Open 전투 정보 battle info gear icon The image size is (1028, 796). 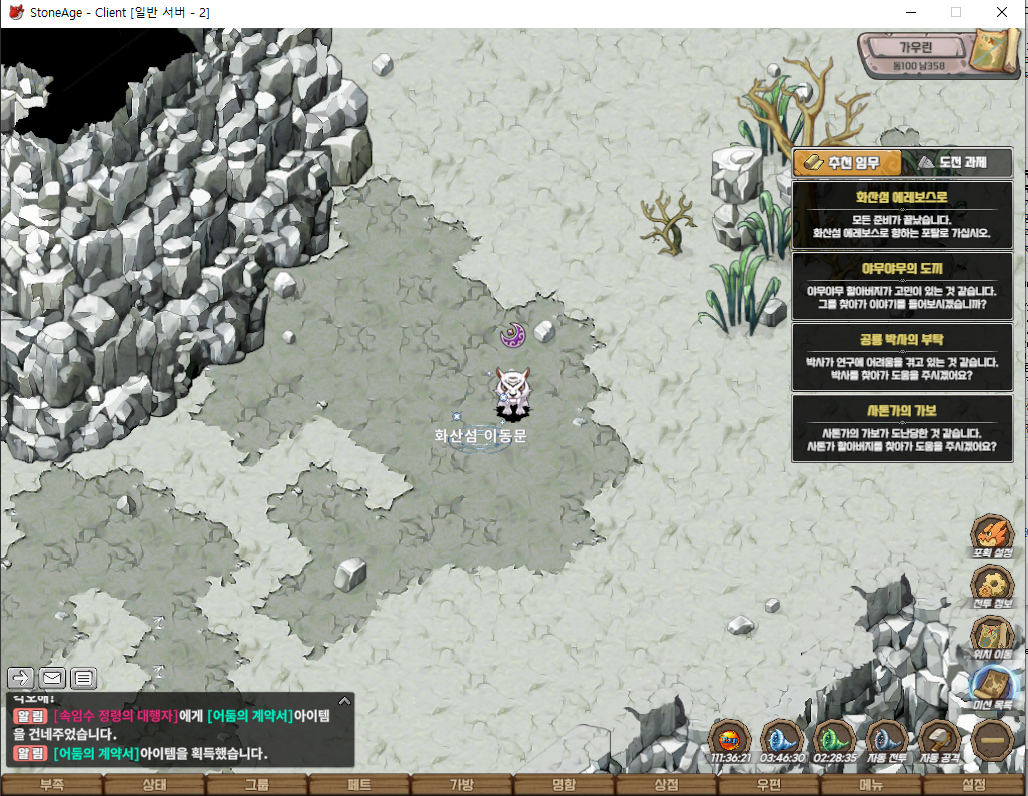point(992,588)
